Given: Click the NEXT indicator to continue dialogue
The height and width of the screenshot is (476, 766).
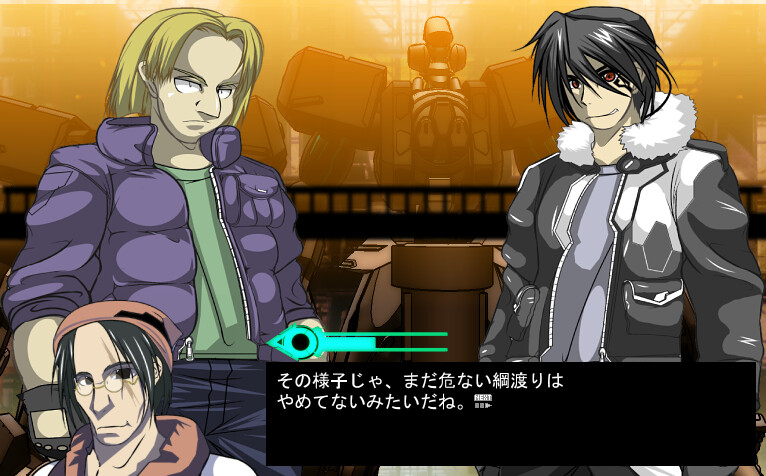Looking at the screenshot, I should point(481,401).
